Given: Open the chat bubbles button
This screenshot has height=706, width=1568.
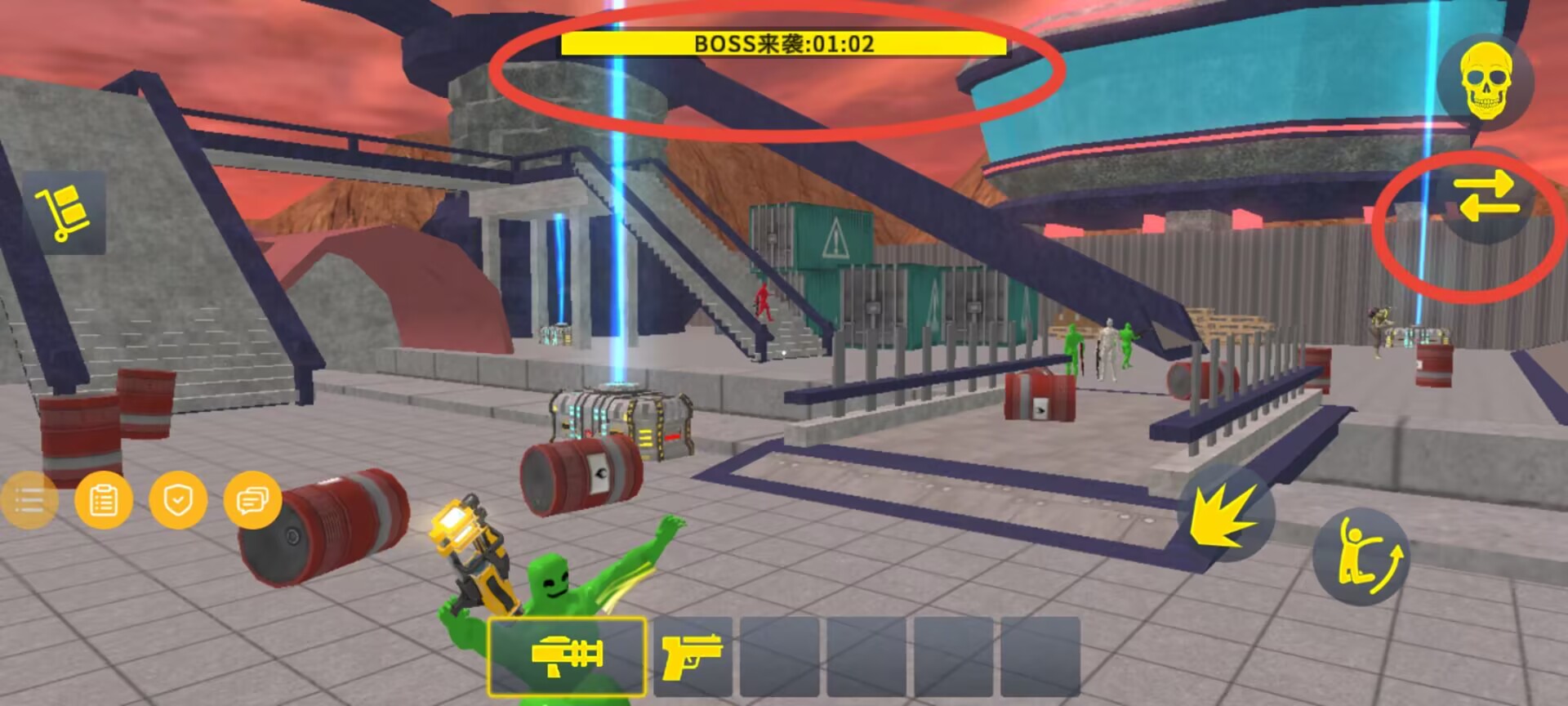Looking at the screenshot, I should pos(252,500).
